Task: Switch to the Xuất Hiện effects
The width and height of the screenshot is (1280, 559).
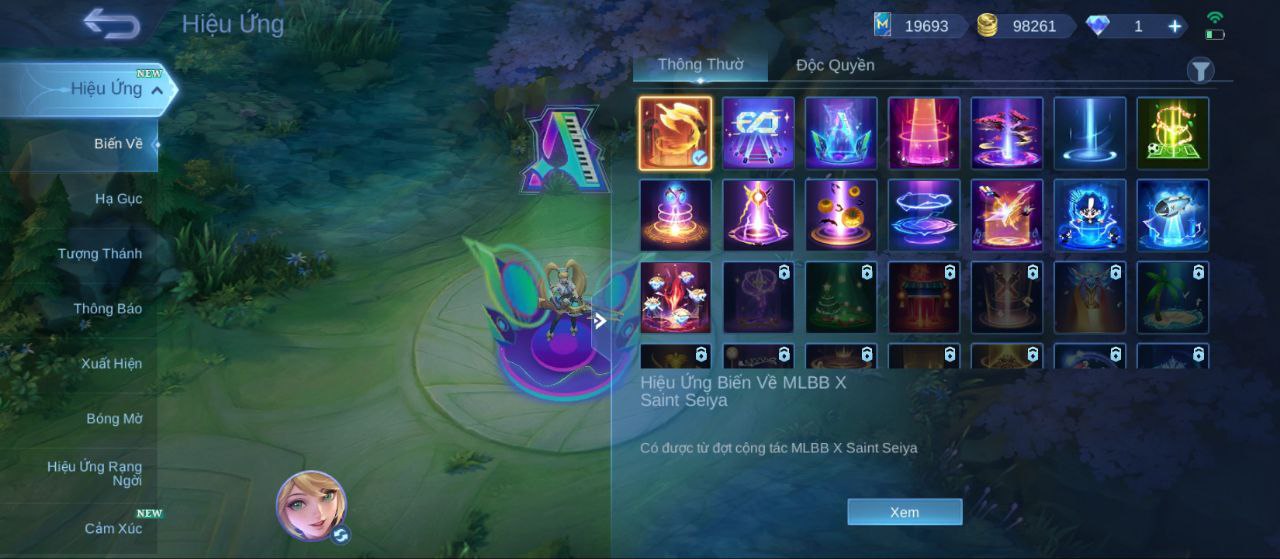Action: tap(111, 364)
